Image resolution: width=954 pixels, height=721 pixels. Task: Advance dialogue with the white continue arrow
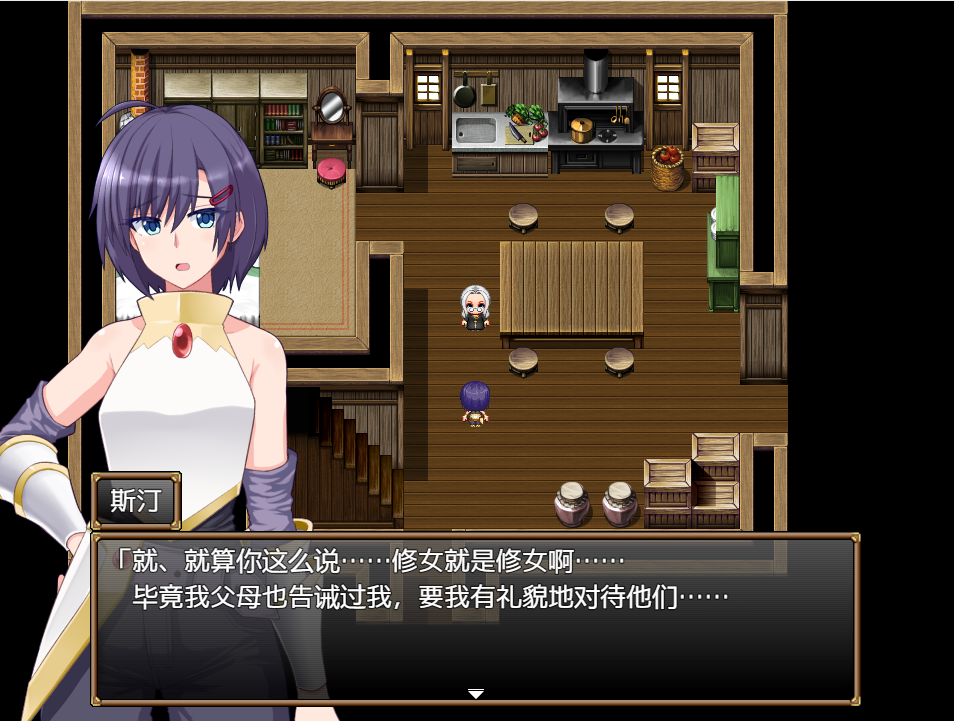[x=476, y=694]
